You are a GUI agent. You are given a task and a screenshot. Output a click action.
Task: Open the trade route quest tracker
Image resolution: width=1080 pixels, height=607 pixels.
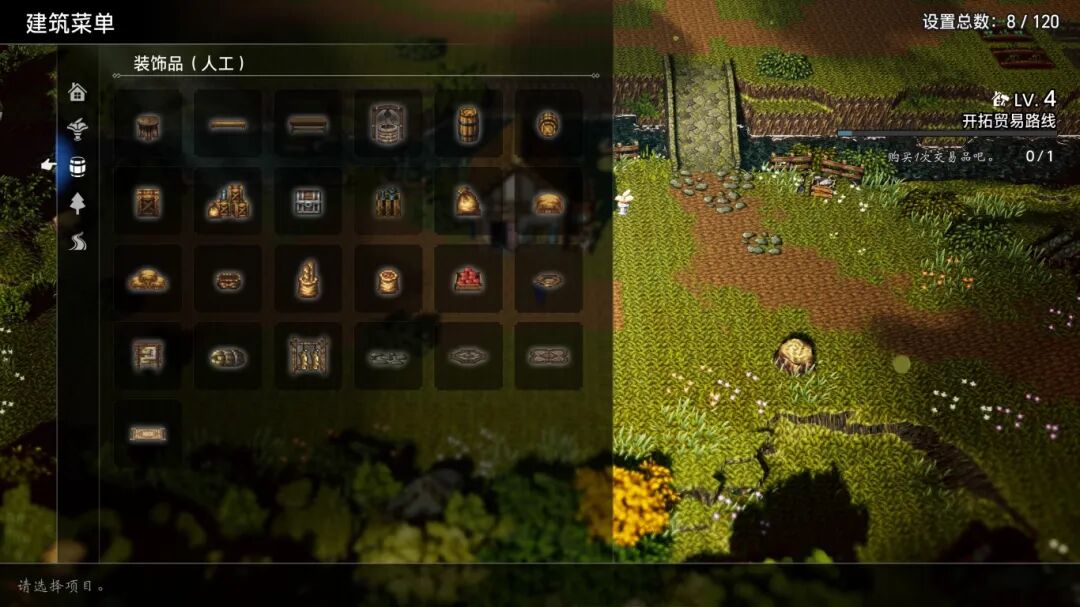[x=1008, y=121]
